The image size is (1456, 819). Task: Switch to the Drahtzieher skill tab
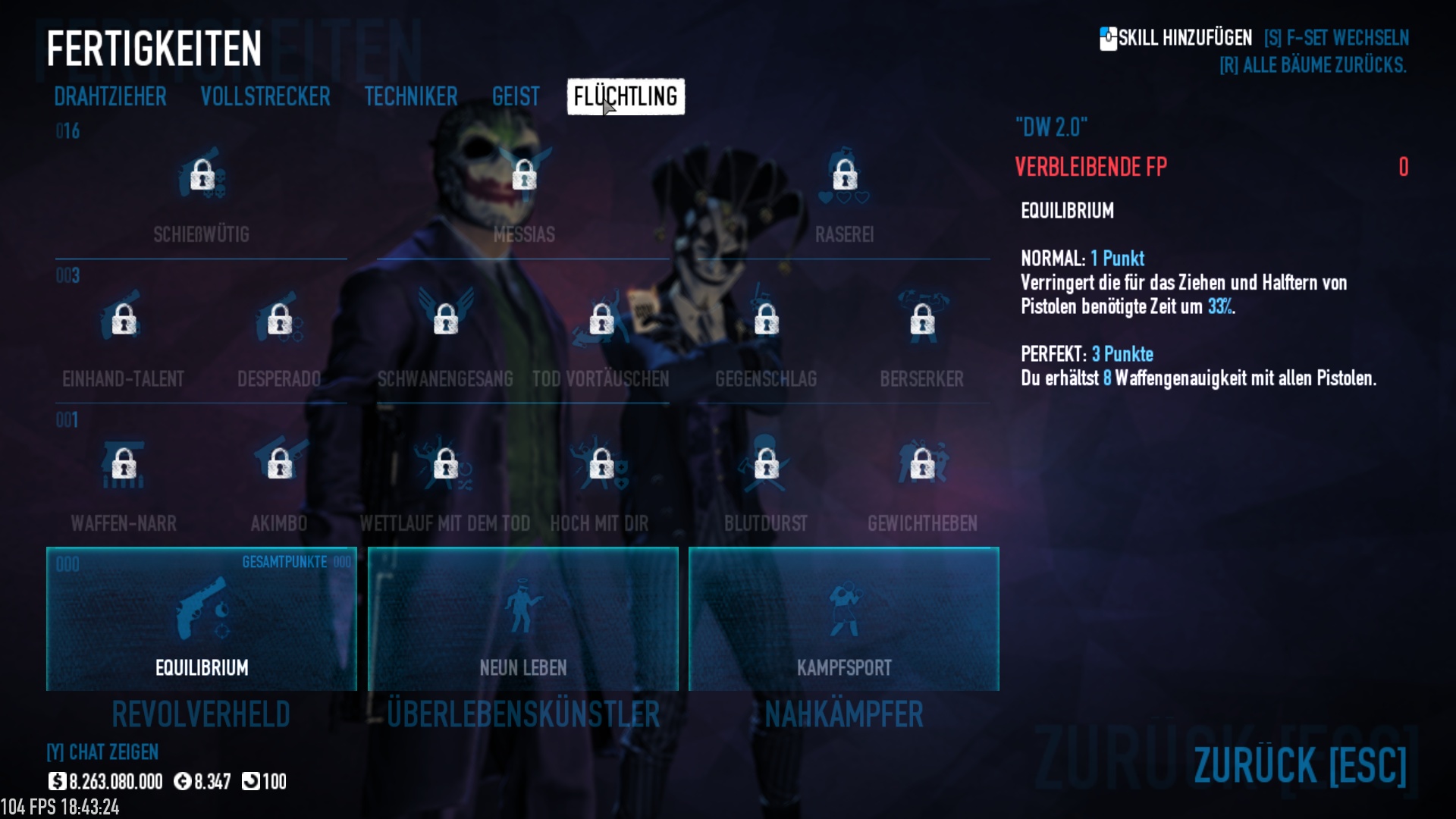point(110,97)
